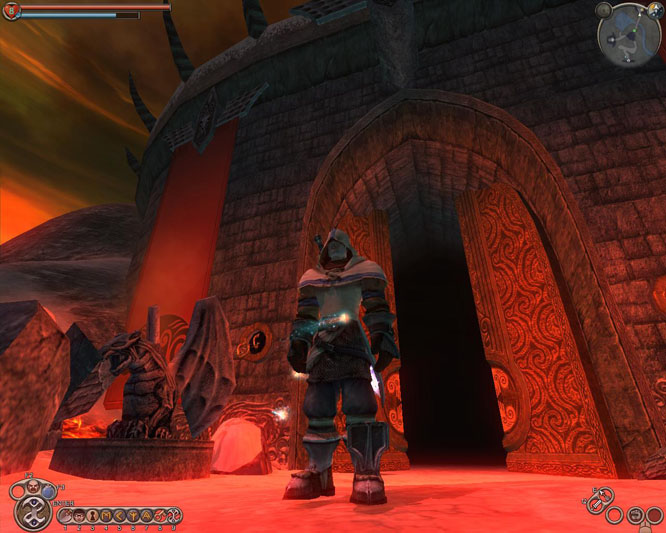666x533 pixels.
Task: Select the white swirl slot at the hotbar end
Action: pyautogui.click(x=173, y=516)
